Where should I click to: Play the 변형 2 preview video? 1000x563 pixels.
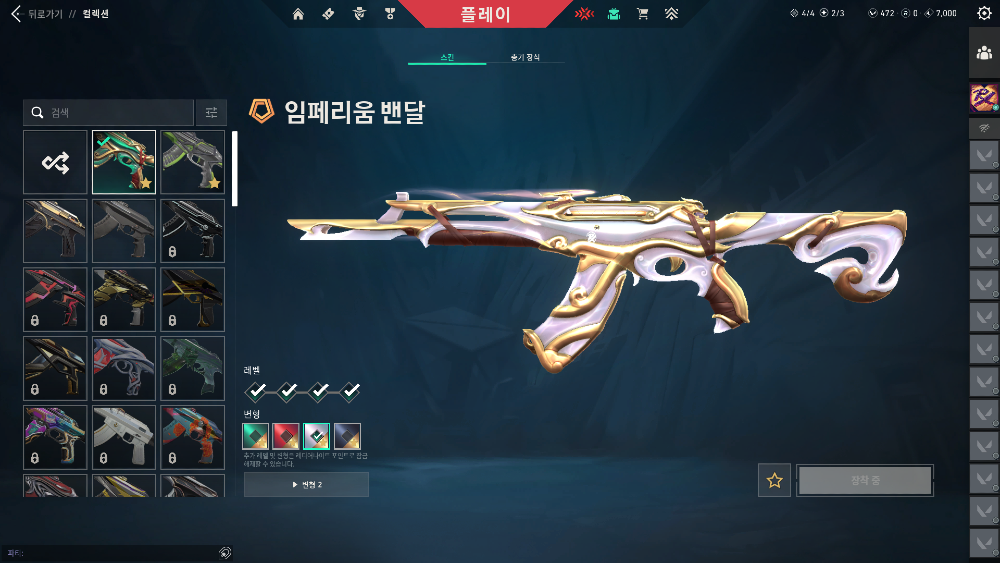click(x=306, y=485)
